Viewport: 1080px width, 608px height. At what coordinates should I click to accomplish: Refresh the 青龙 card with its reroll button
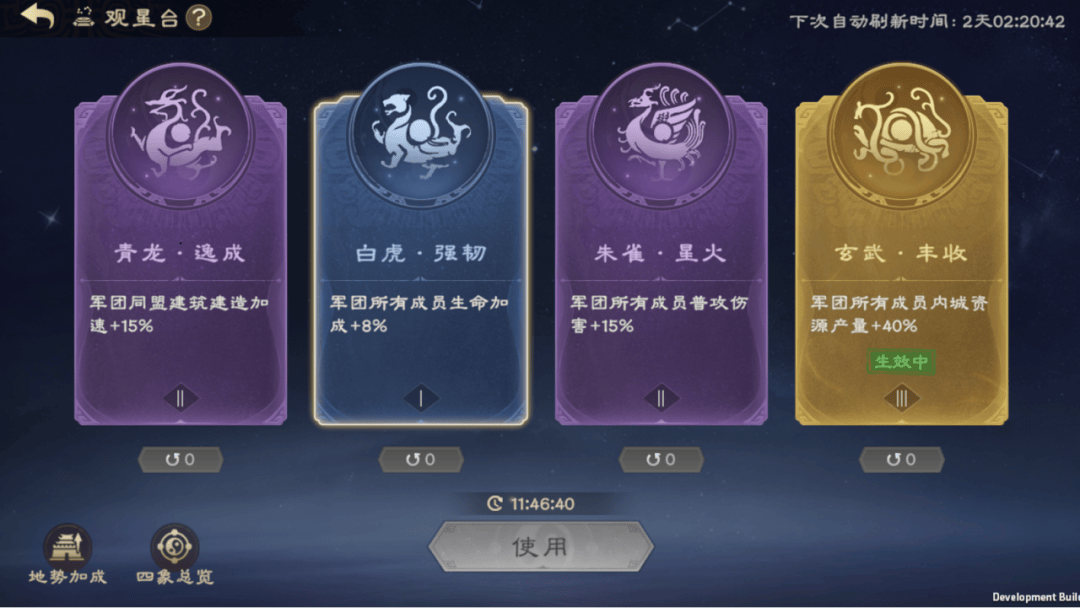180,460
